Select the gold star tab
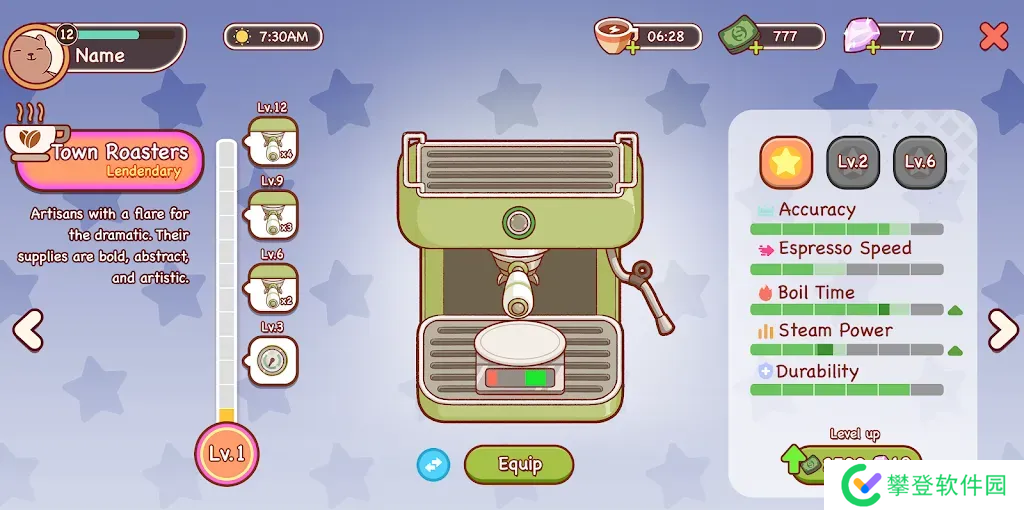Image resolution: width=1024 pixels, height=510 pixels. pyautogui.click(x=786, y=162)
